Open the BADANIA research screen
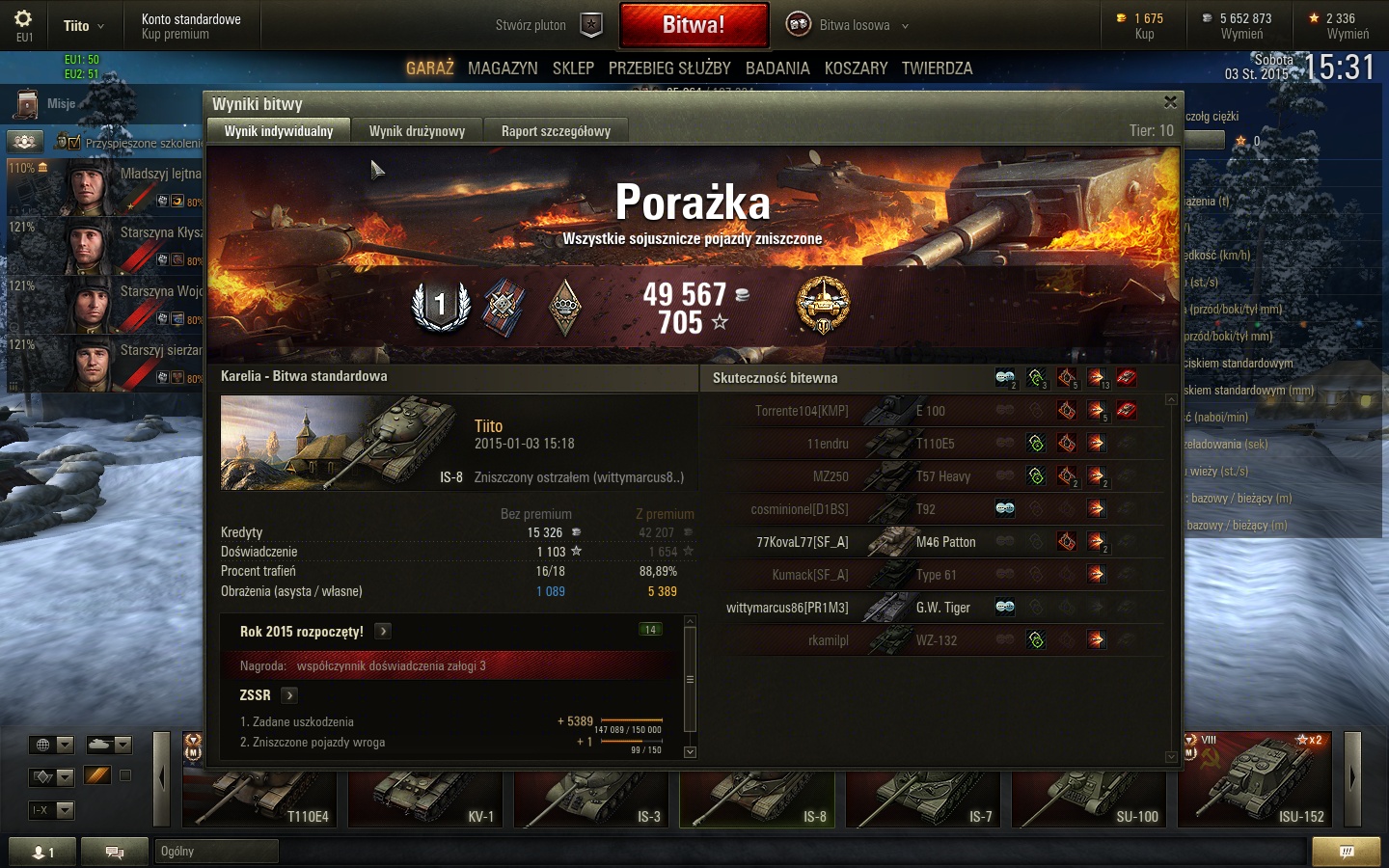 [777, 68]
